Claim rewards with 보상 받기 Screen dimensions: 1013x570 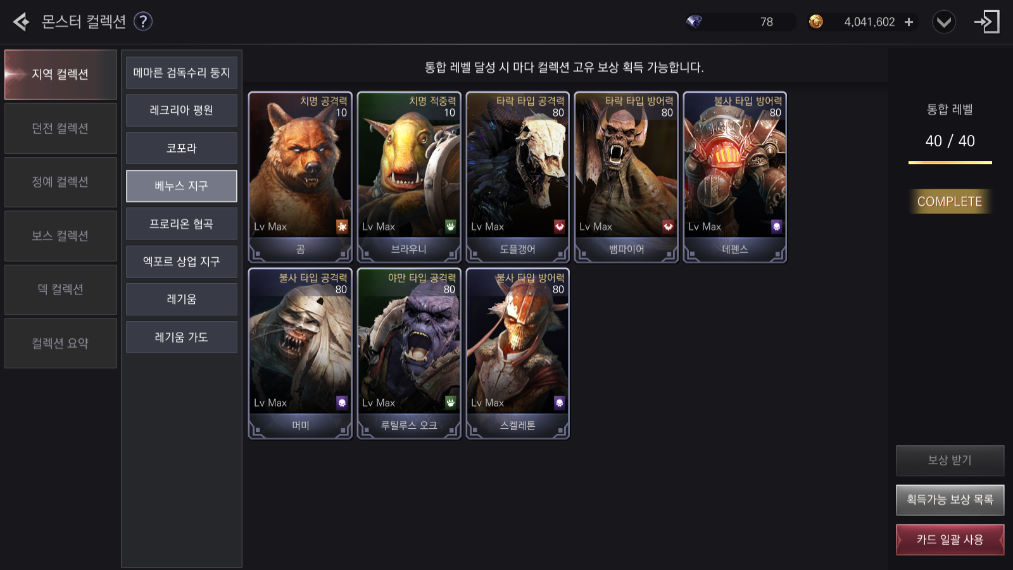[949, 460]
